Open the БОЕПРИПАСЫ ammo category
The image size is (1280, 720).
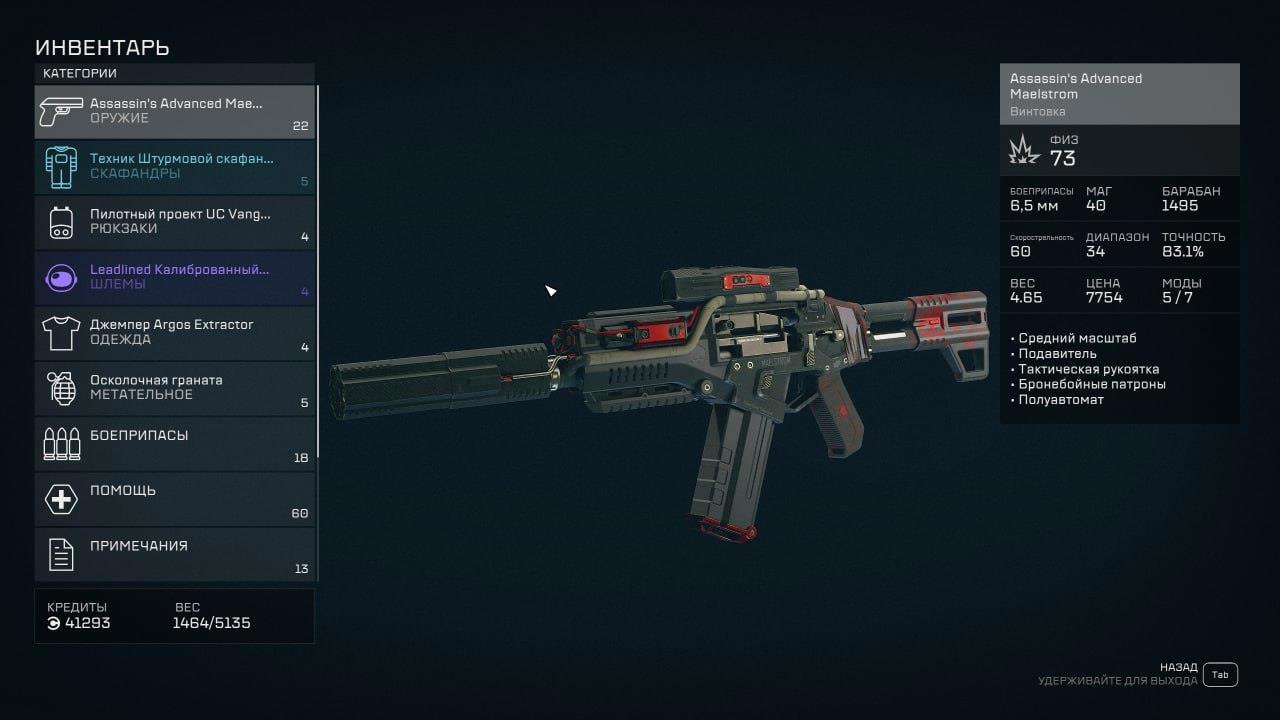[175, 443]
